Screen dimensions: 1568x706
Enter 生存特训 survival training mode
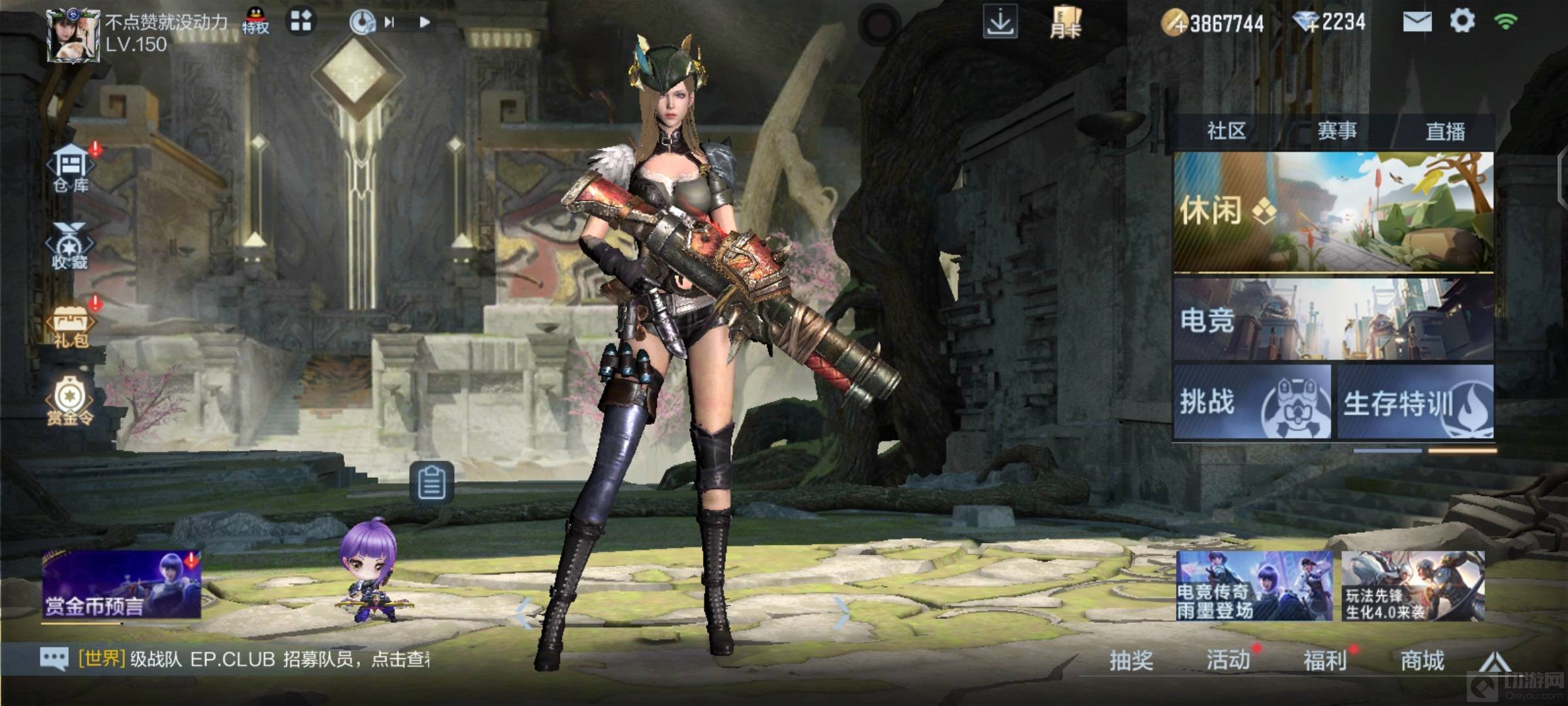pos(1415,401)
